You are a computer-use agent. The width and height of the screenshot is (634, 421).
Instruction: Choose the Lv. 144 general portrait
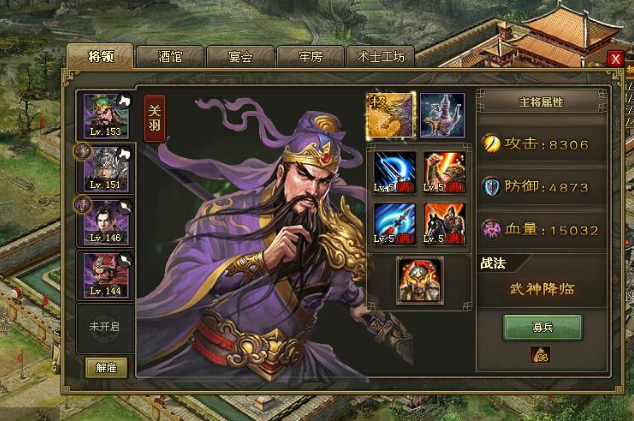pos(105,274)
